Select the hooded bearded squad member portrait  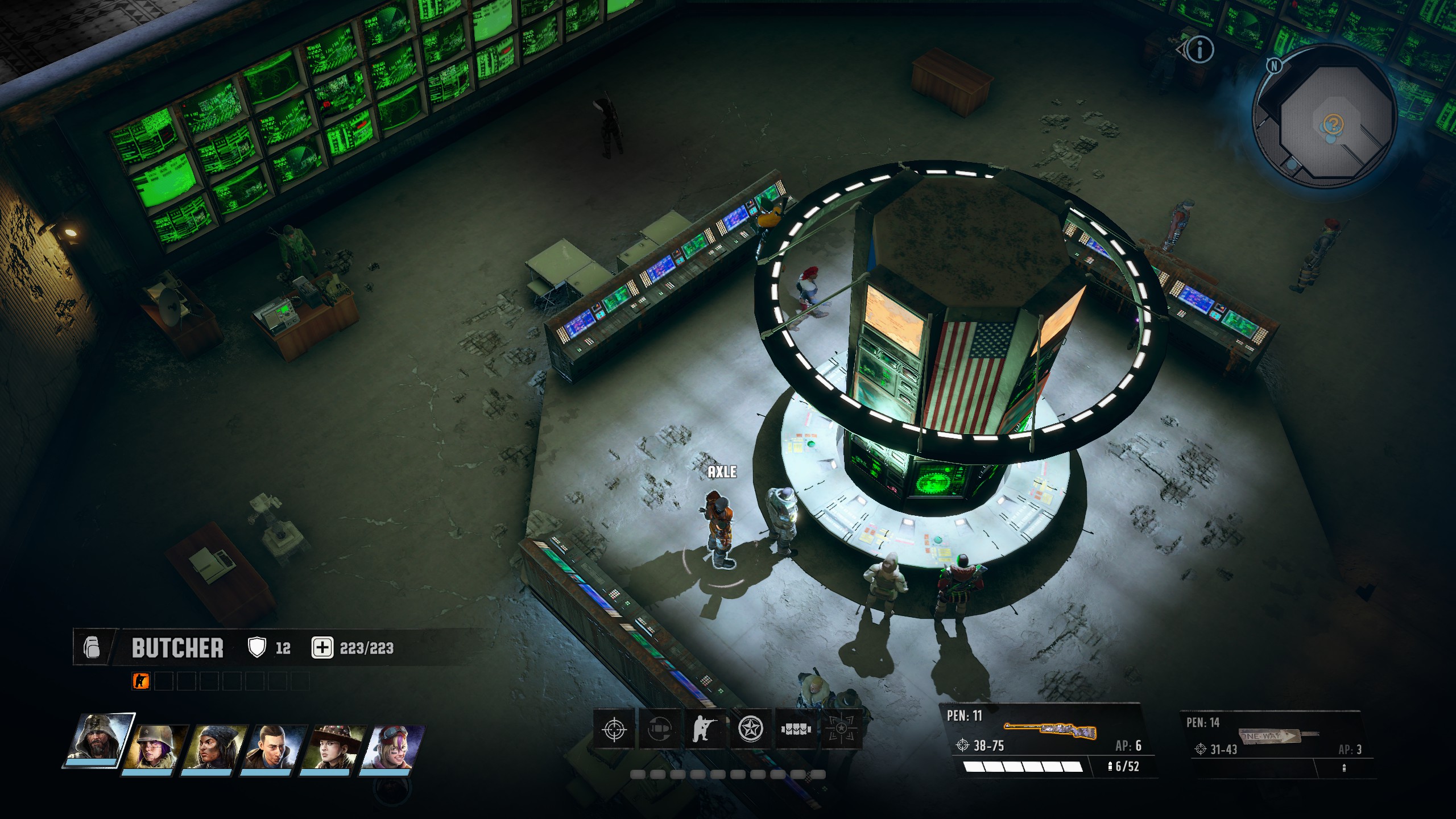[100, 741]
